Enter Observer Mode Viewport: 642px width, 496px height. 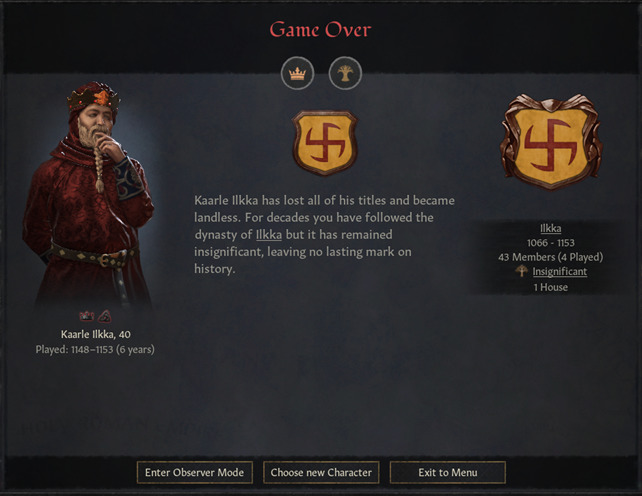pos(193,472)
